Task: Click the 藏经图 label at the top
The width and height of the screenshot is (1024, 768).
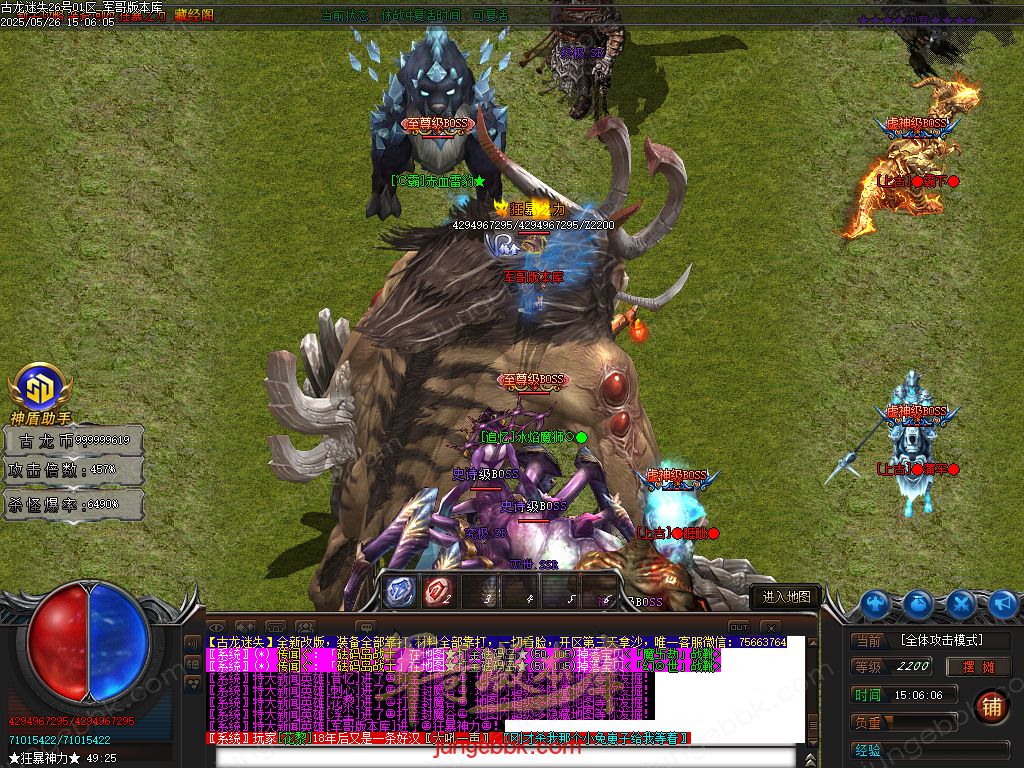Action: click(x=194, y=15)
